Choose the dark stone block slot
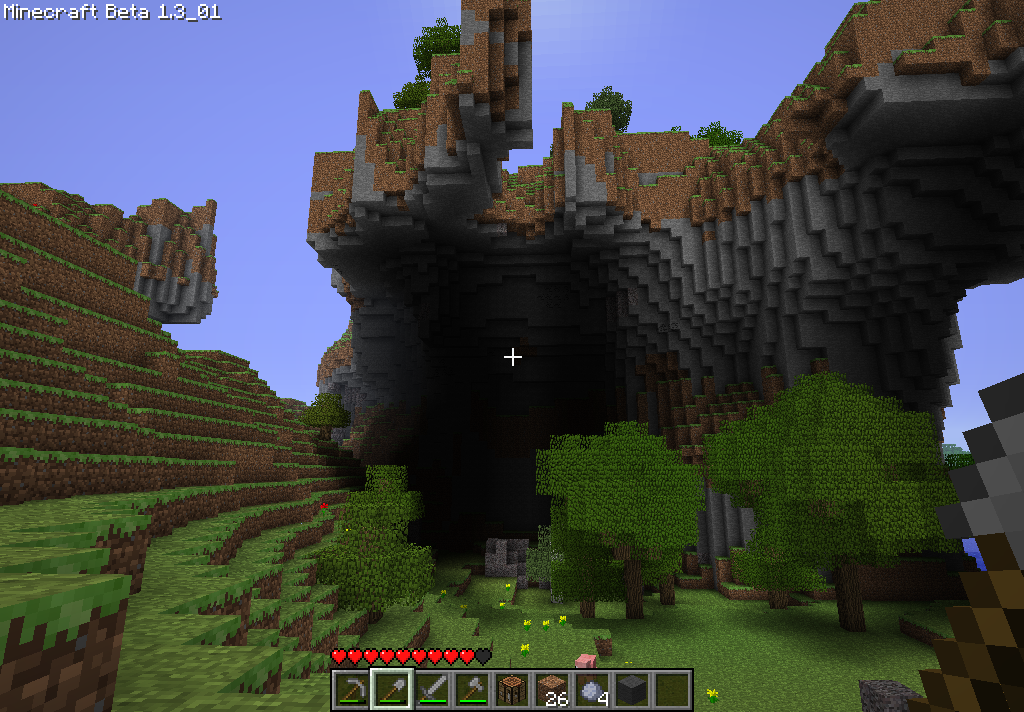1024x712 pixels. pyautogui.click(x=631, y=689)
